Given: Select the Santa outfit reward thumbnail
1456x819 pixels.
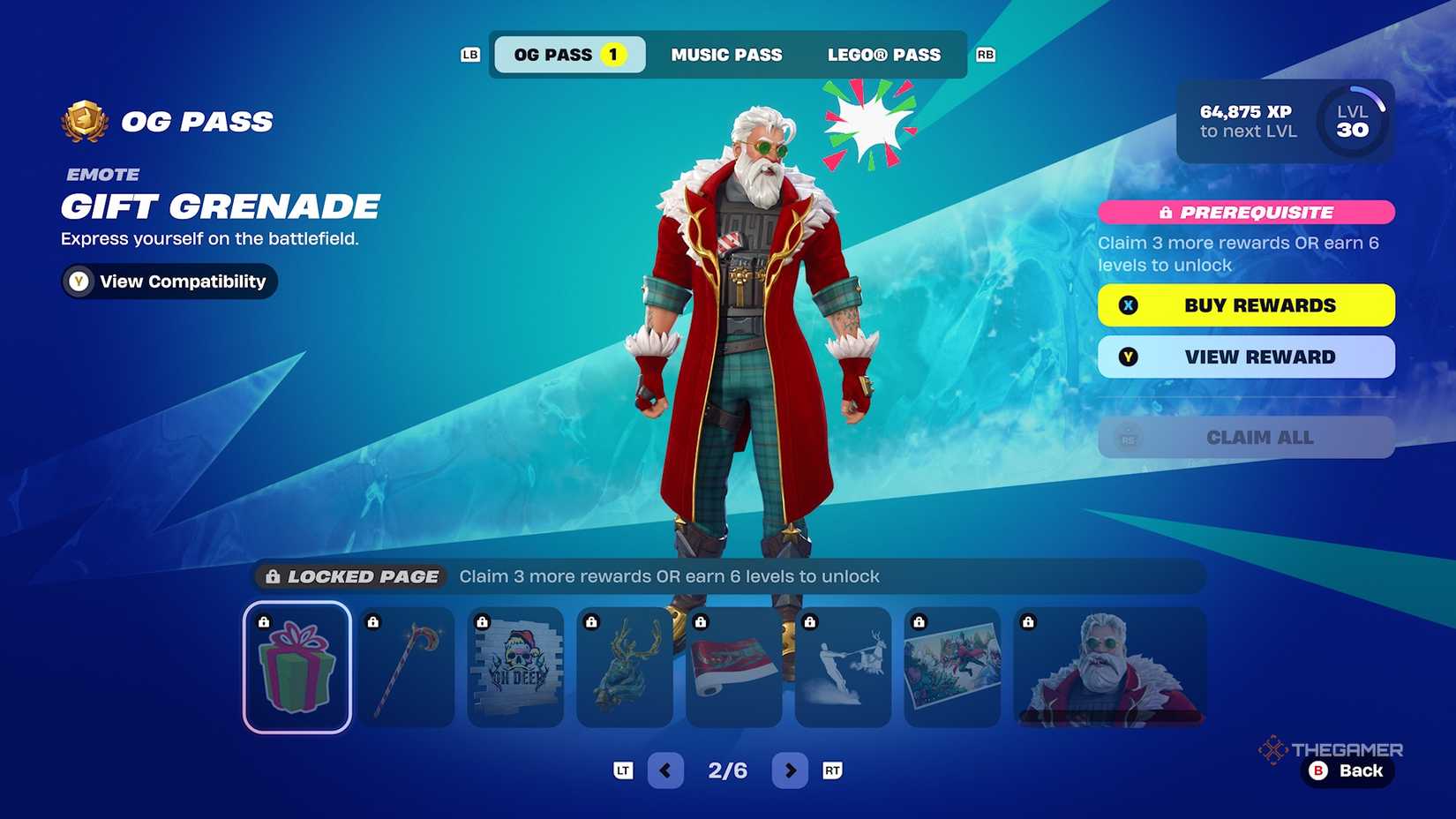Looking at the screenshot, I should pyautogui.click(x=1108, y=668).
